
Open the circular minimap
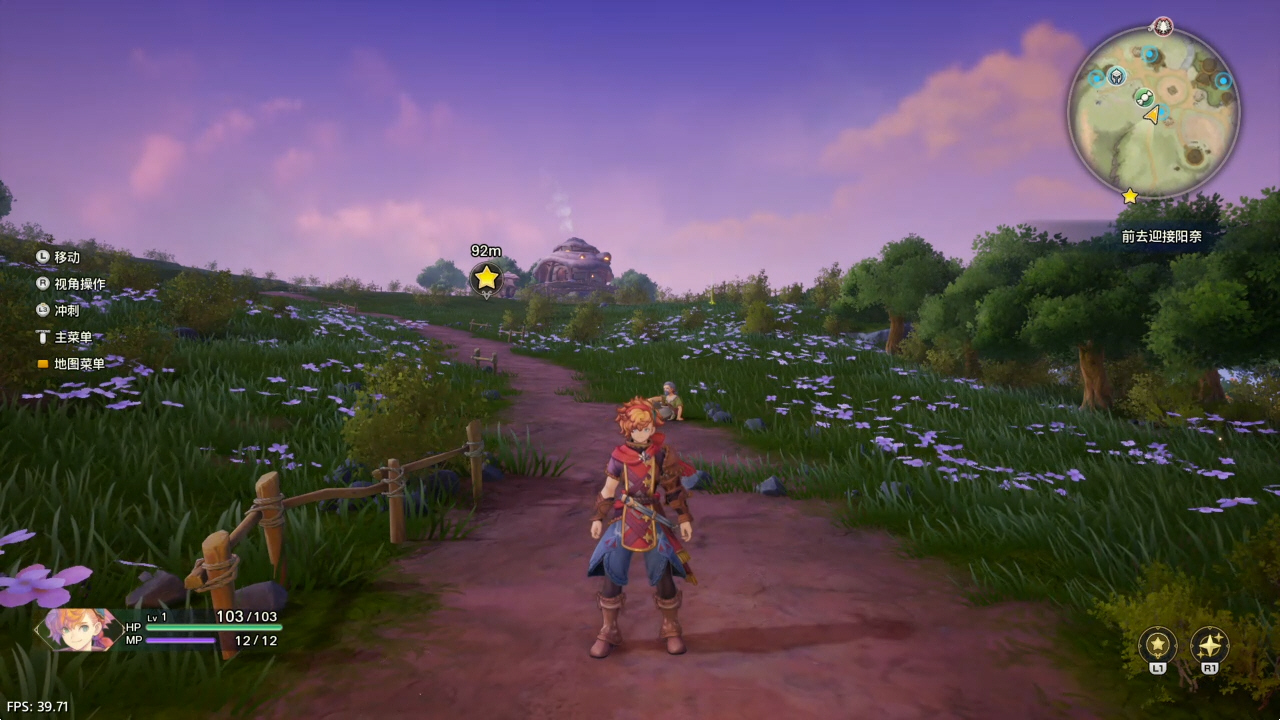pyautogui.click(x=1153, y=112)
